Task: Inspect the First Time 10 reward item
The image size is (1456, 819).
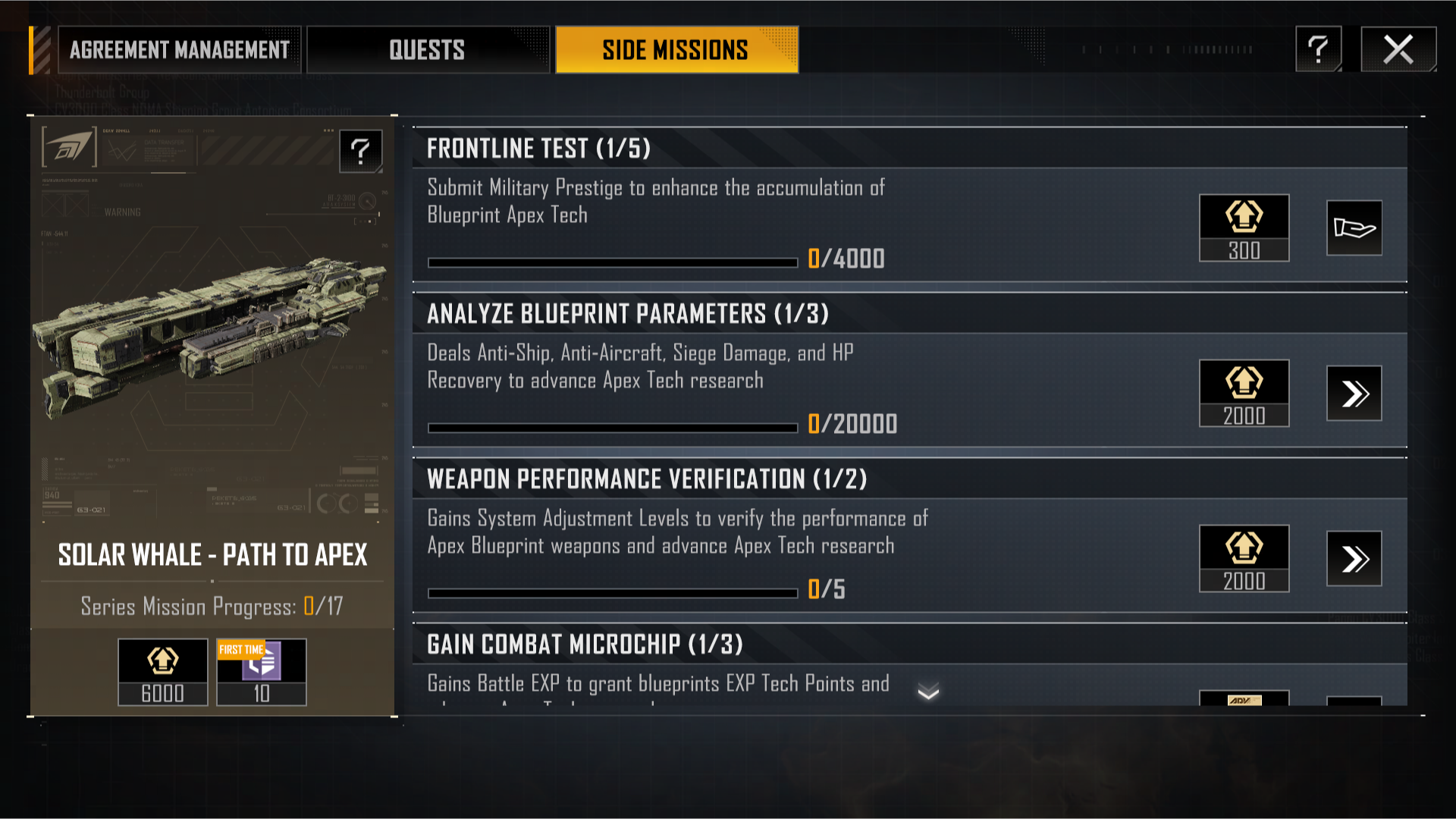Action: point(262,672)
